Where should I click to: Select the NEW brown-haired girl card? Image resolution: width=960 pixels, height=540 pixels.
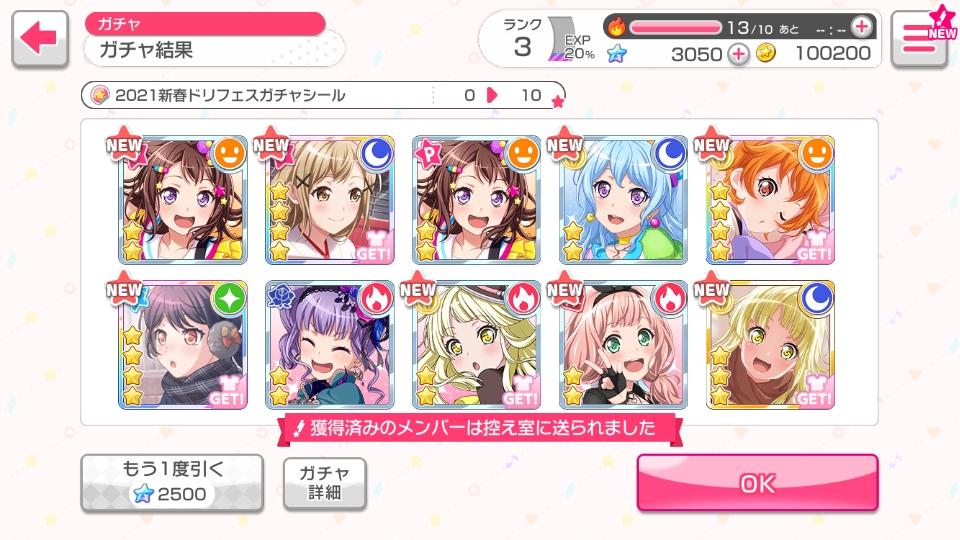coord(183,200)
